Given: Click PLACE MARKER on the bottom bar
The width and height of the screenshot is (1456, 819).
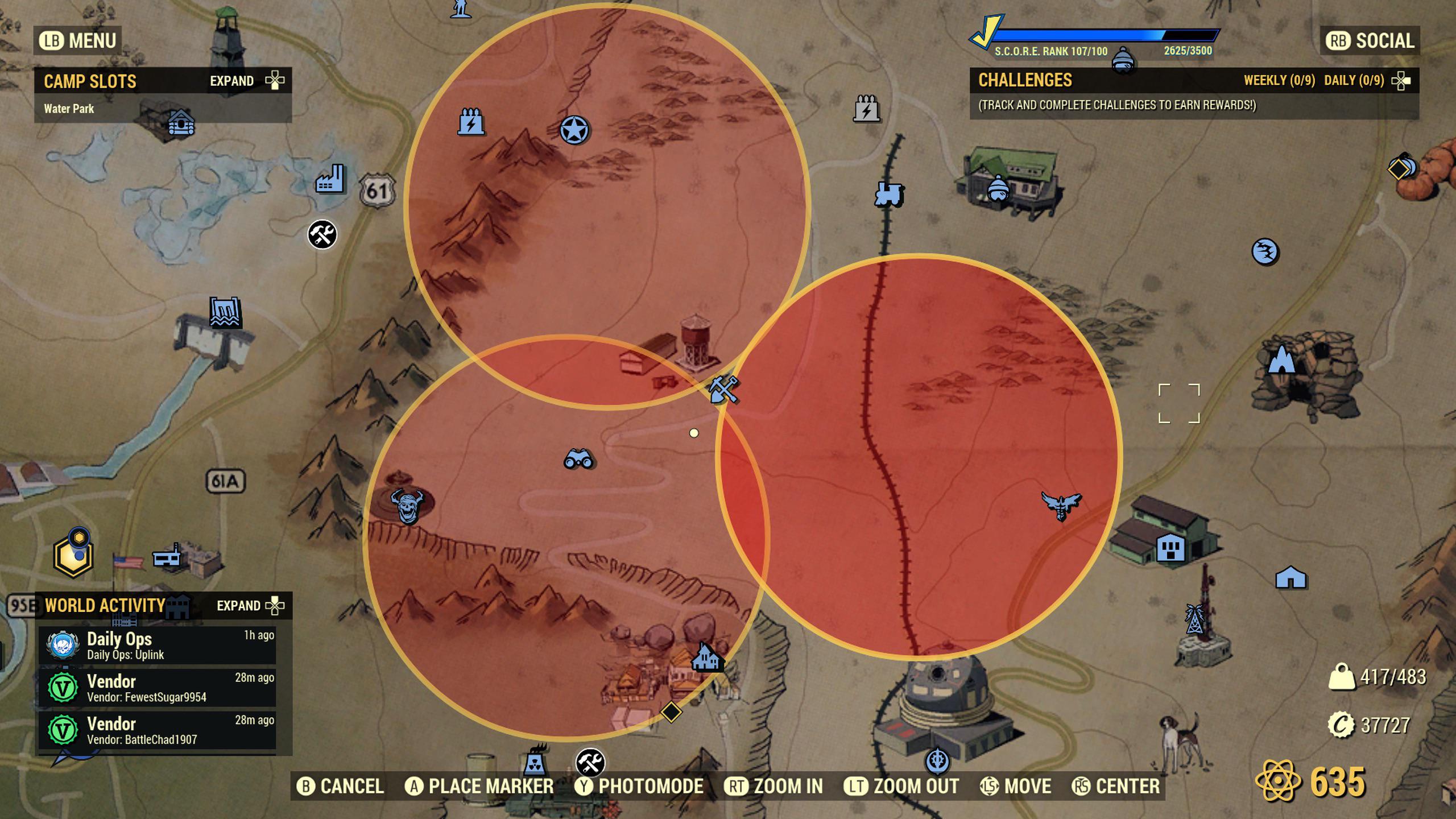Looking at the screenshot, I should pyautogui.click(x=486, y=786).
